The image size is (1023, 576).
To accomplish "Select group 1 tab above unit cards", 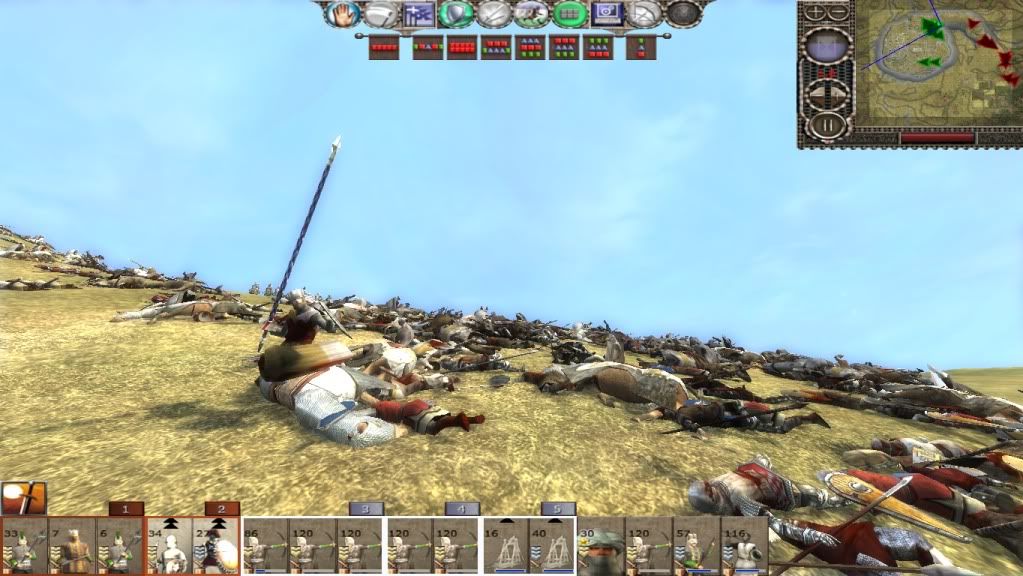I will point(126,509).
